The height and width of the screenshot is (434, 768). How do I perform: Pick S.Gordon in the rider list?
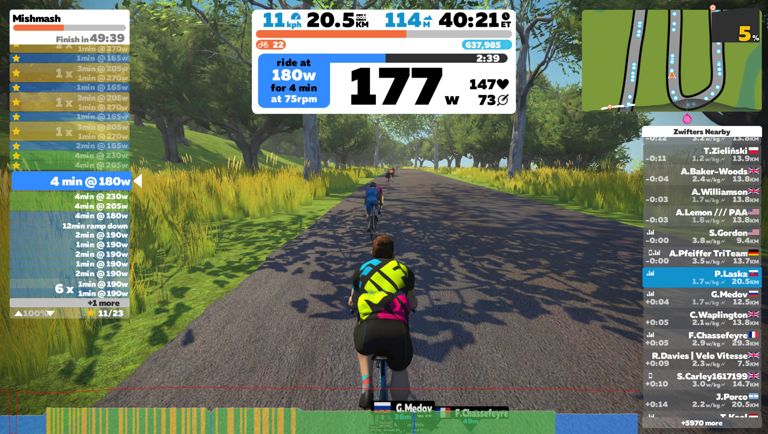pos(701,236)
